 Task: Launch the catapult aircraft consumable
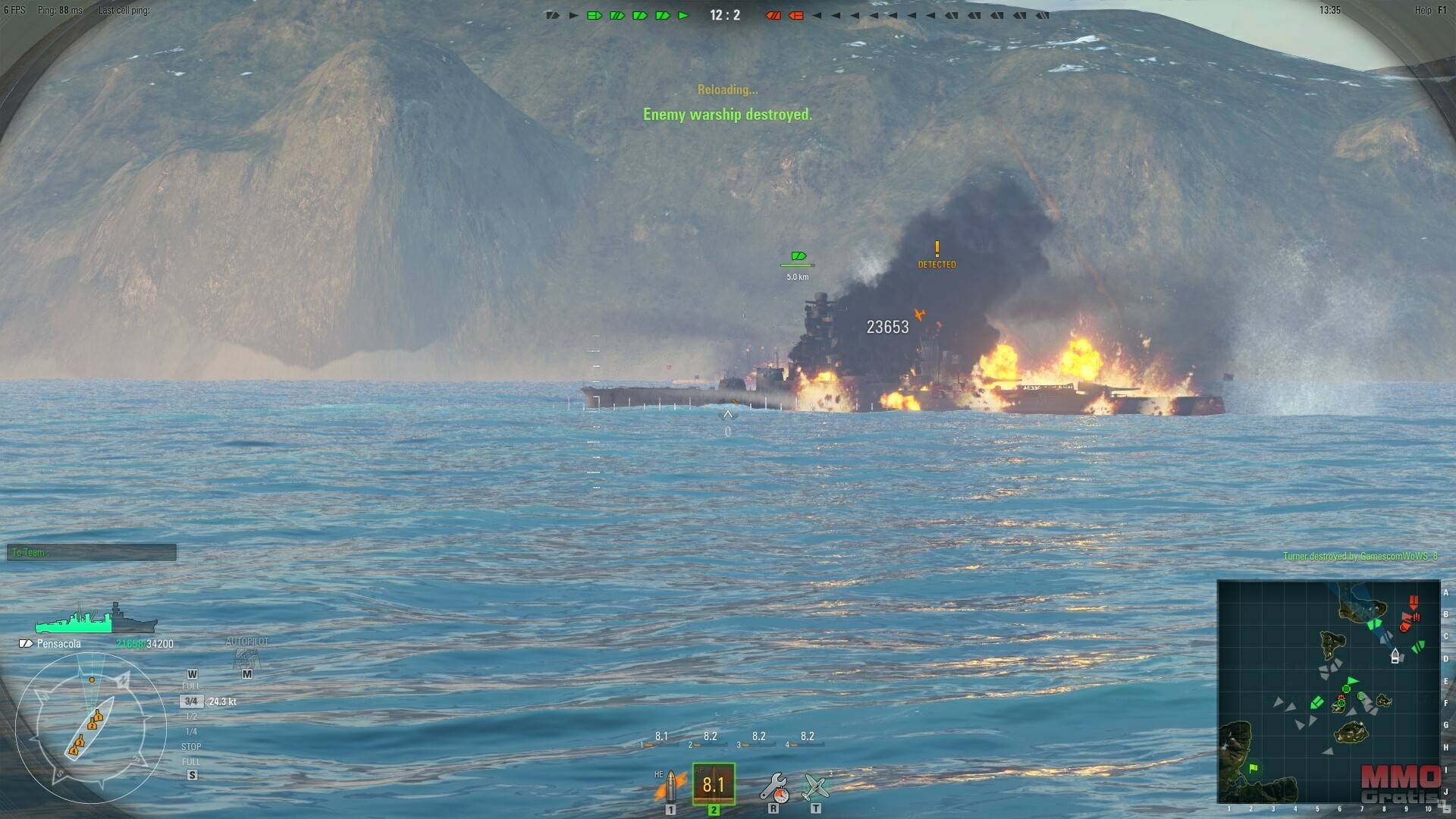coord(816,786)
